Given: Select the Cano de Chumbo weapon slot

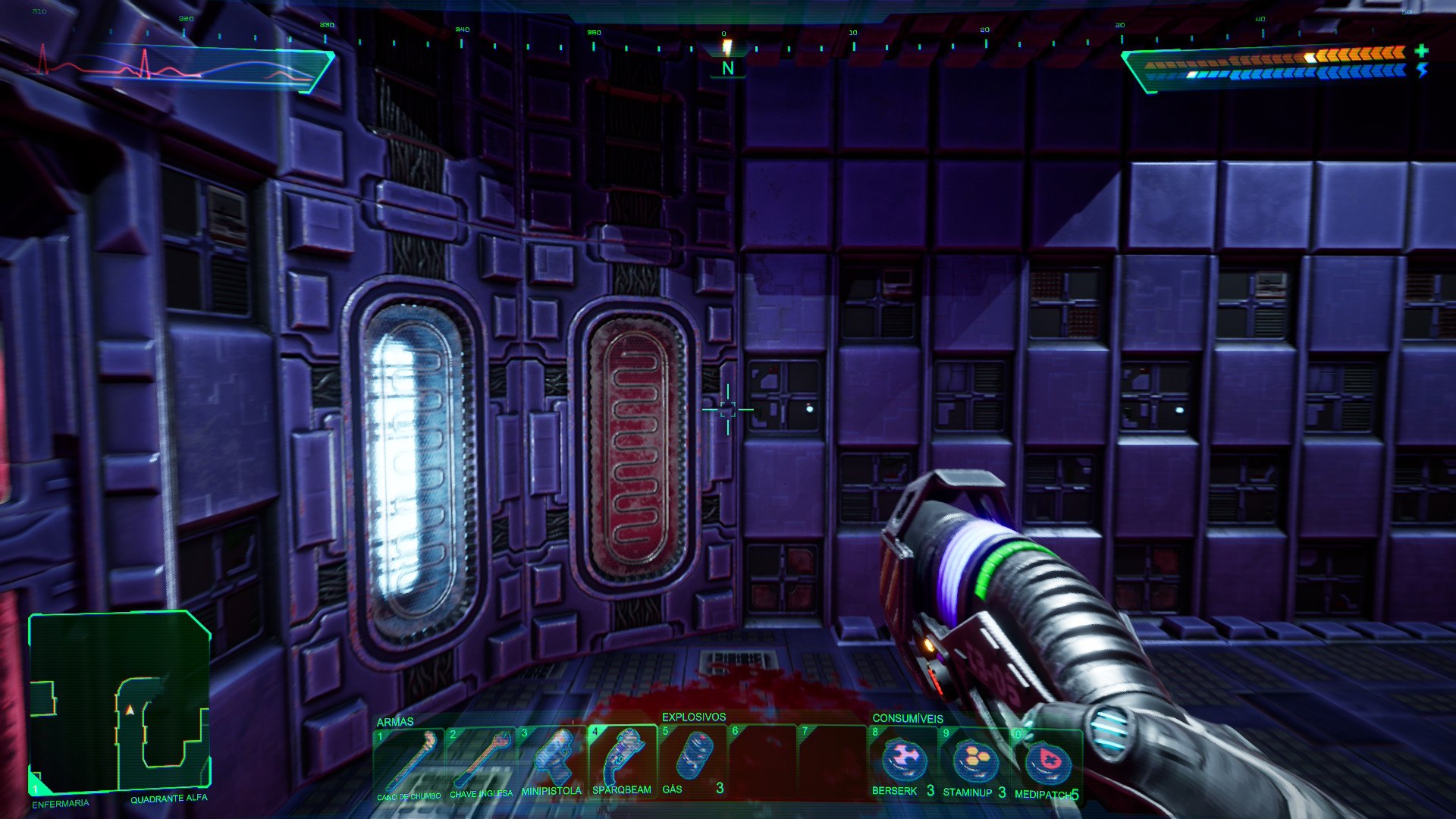Looking at the screenshot, I should (409, 762).
